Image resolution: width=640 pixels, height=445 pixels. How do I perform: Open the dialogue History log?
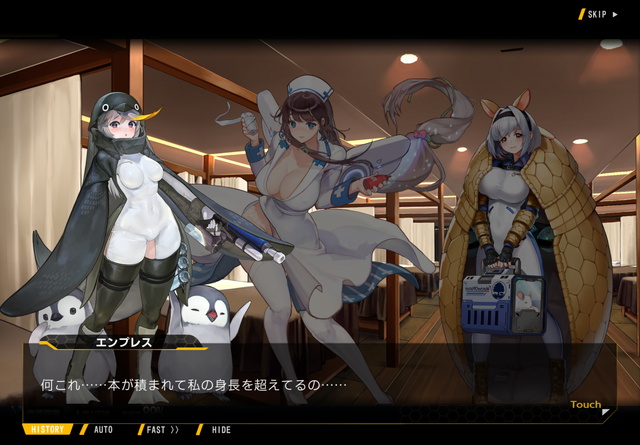tap(47, 430)
